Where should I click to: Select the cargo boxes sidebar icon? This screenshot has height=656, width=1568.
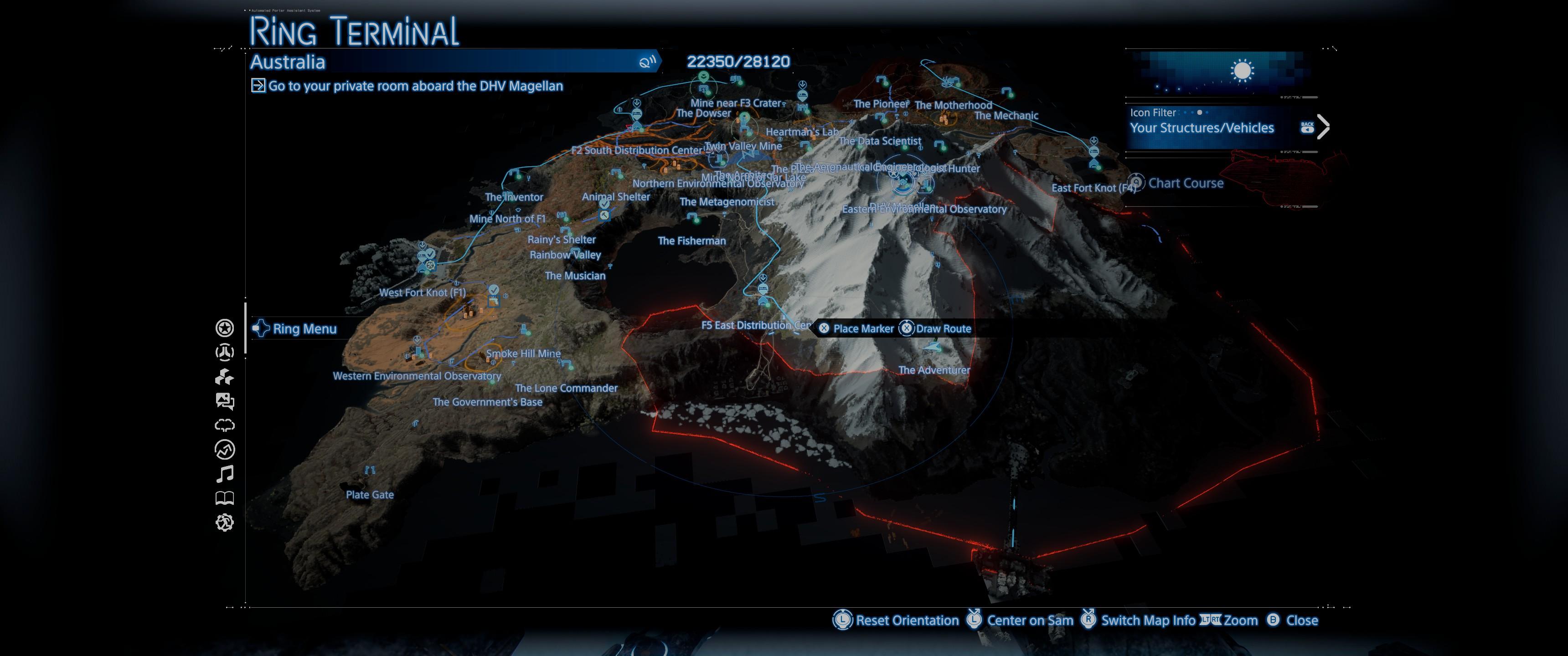[225, 377]
